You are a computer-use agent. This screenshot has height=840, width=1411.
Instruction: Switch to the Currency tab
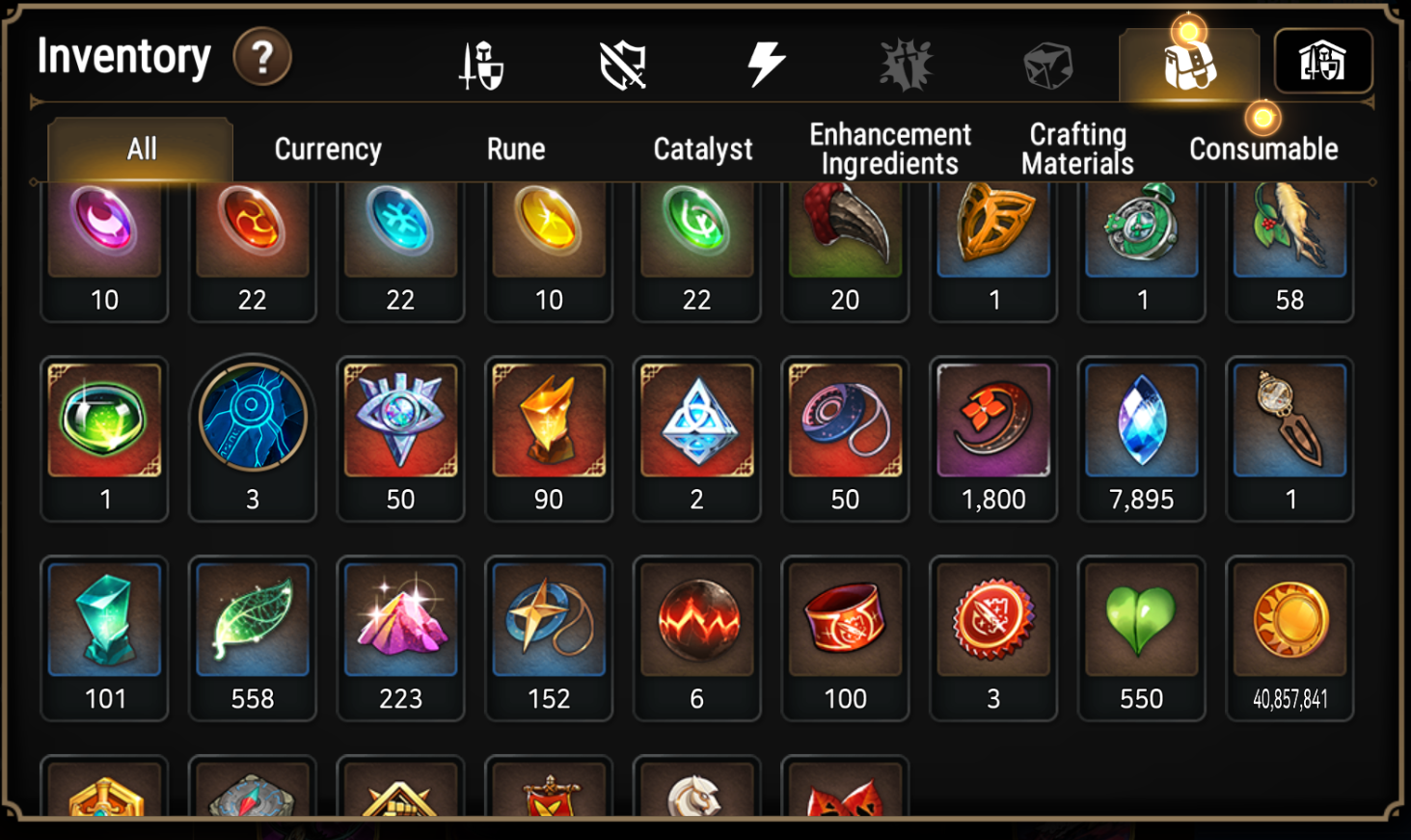tap(328, 149)
